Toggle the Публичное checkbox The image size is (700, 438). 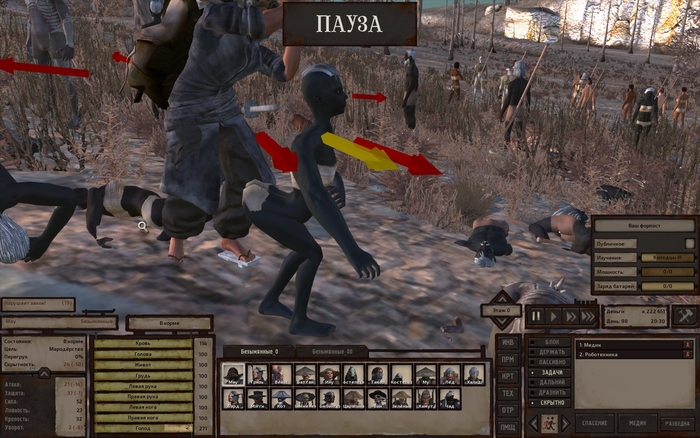tap(689, 243)
